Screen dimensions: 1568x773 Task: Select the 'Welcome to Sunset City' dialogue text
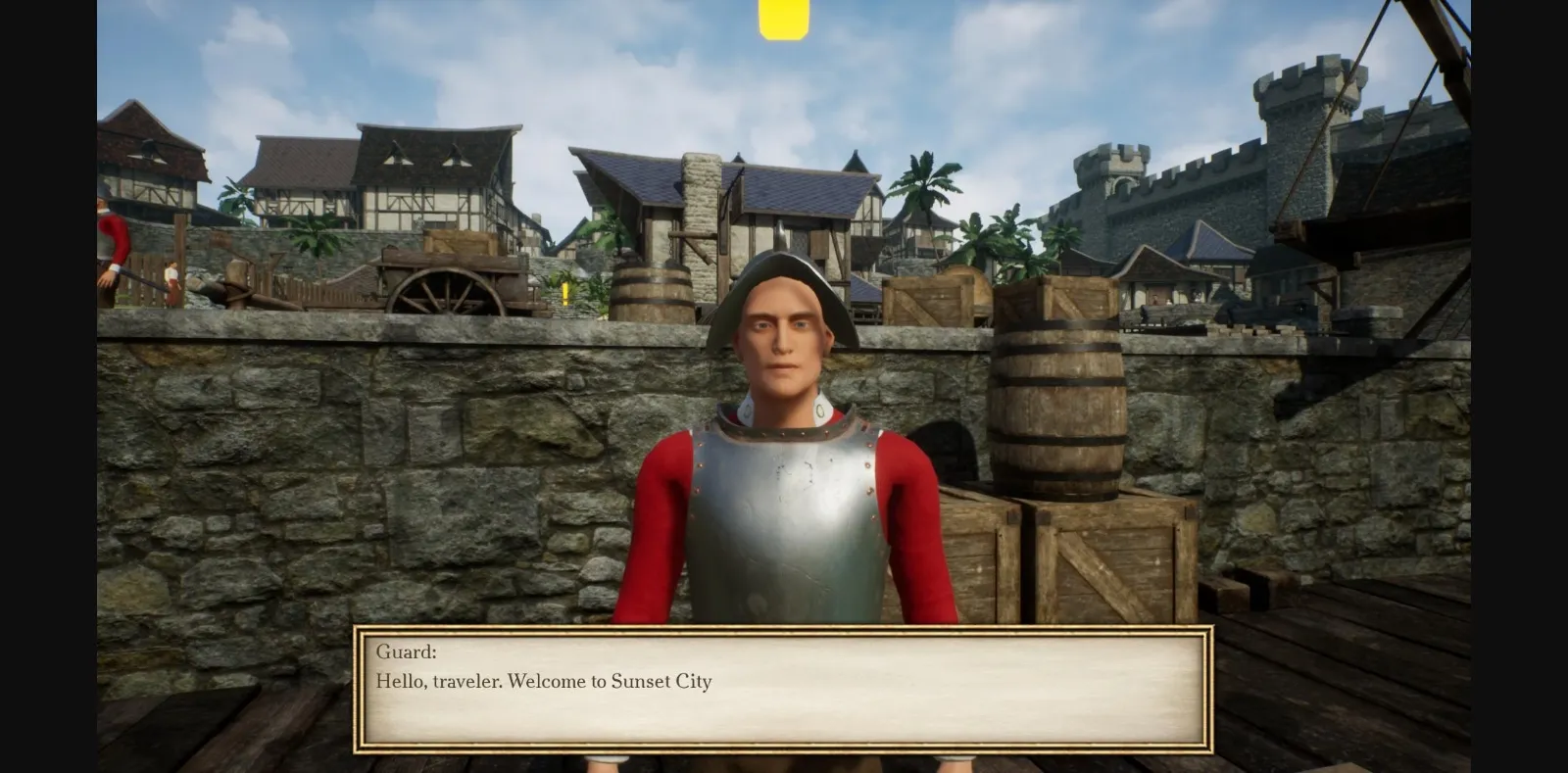tap(544, 682)
